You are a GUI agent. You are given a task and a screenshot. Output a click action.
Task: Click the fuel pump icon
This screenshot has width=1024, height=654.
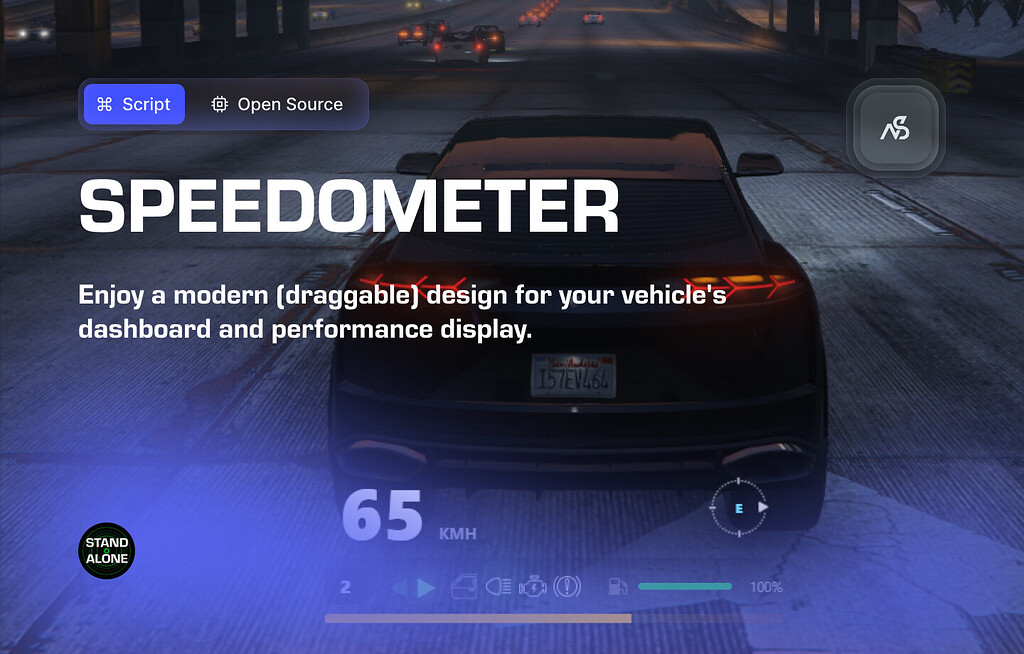pyautogui.click(x=617, y=587)
